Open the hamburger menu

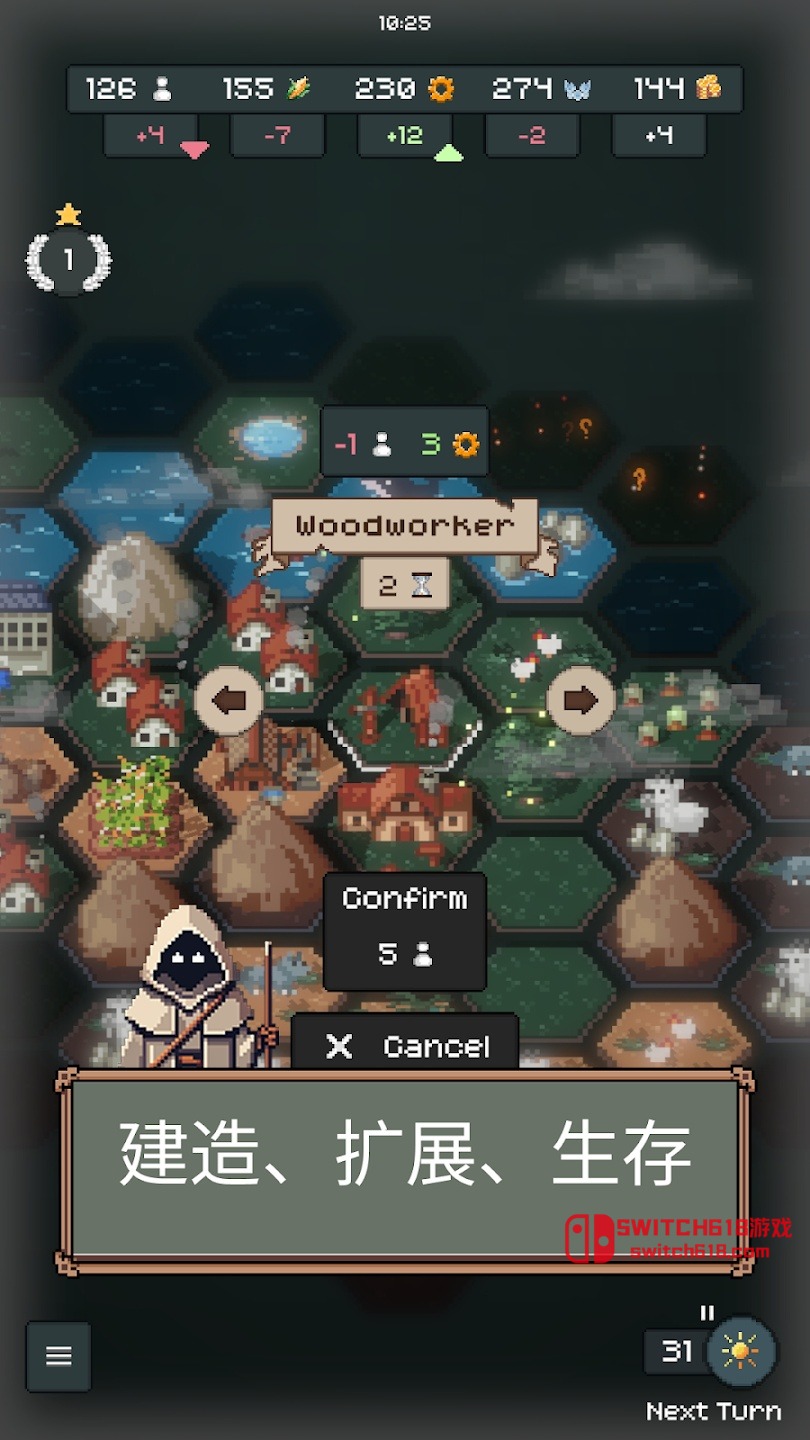[x=59, y=1356]
